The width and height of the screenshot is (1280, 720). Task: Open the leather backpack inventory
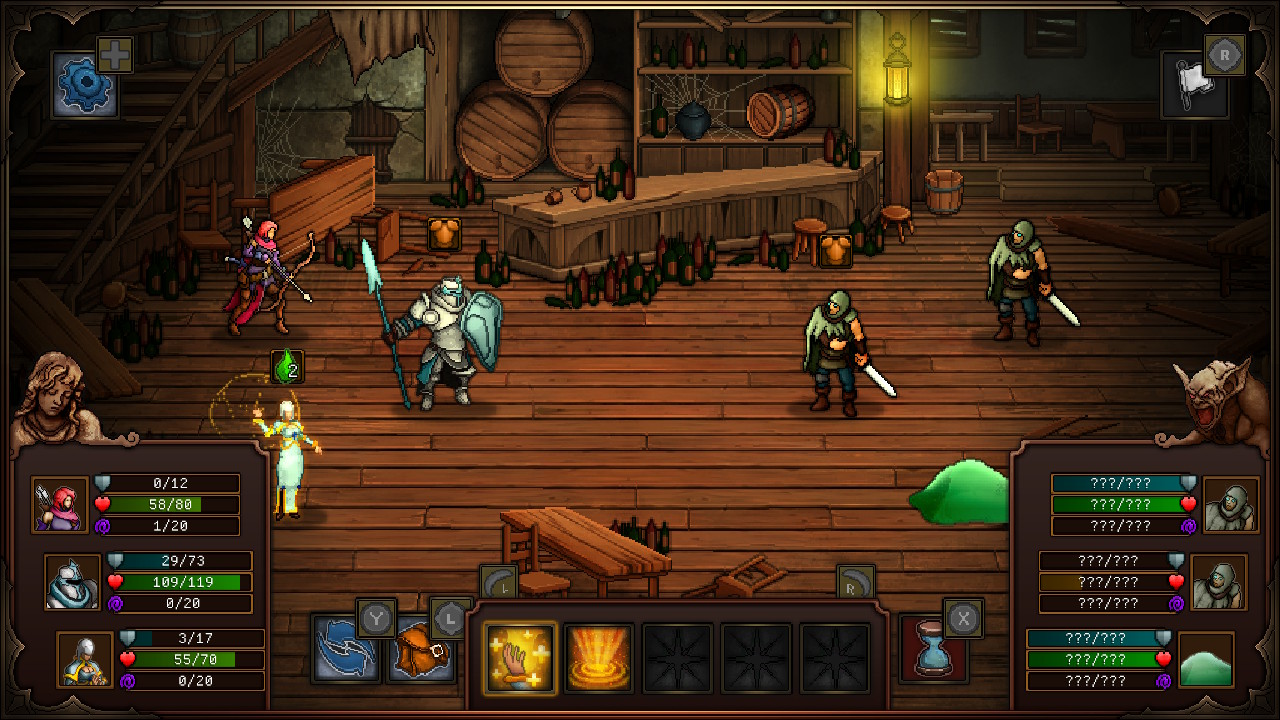(x=420, y=651)
